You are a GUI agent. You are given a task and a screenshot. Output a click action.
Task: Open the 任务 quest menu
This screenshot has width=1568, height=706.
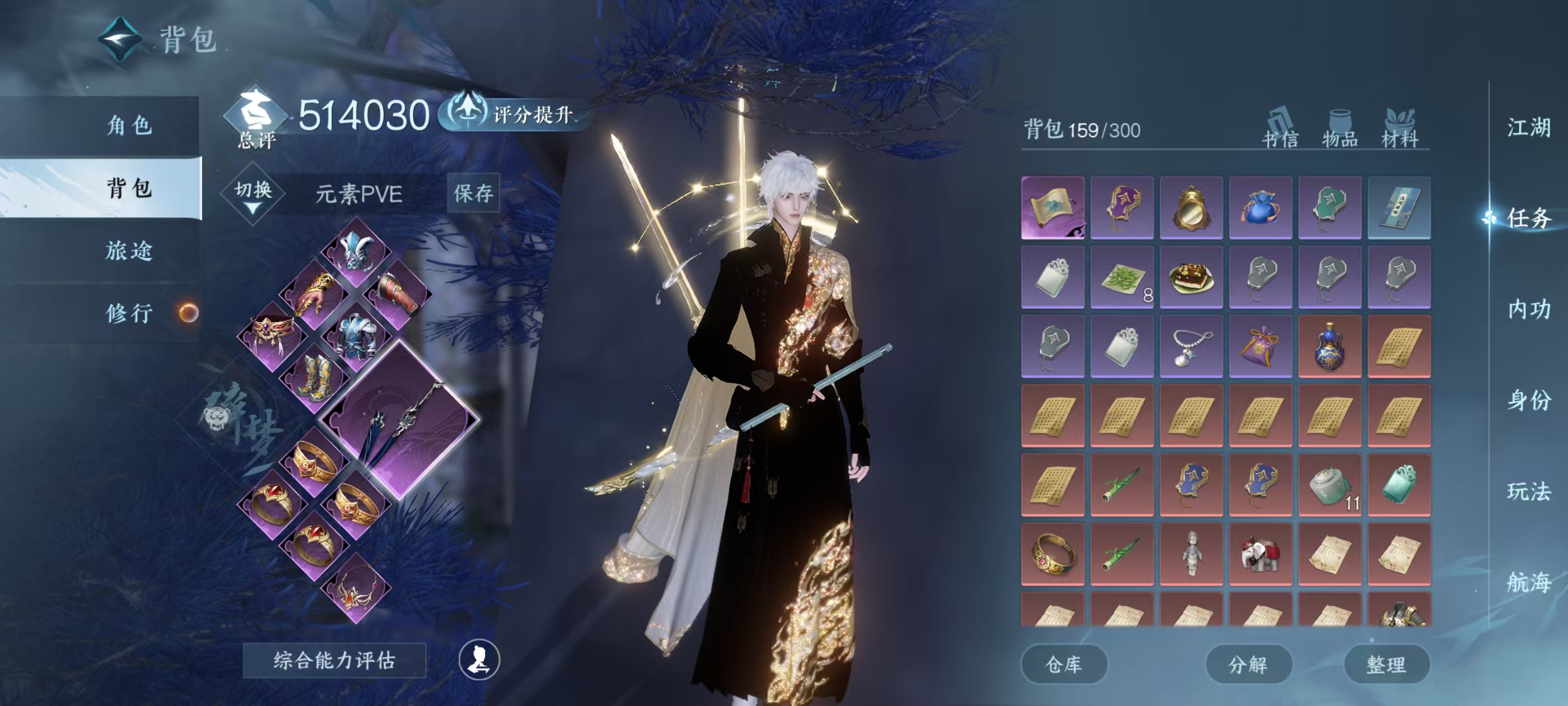(1528, 218)
